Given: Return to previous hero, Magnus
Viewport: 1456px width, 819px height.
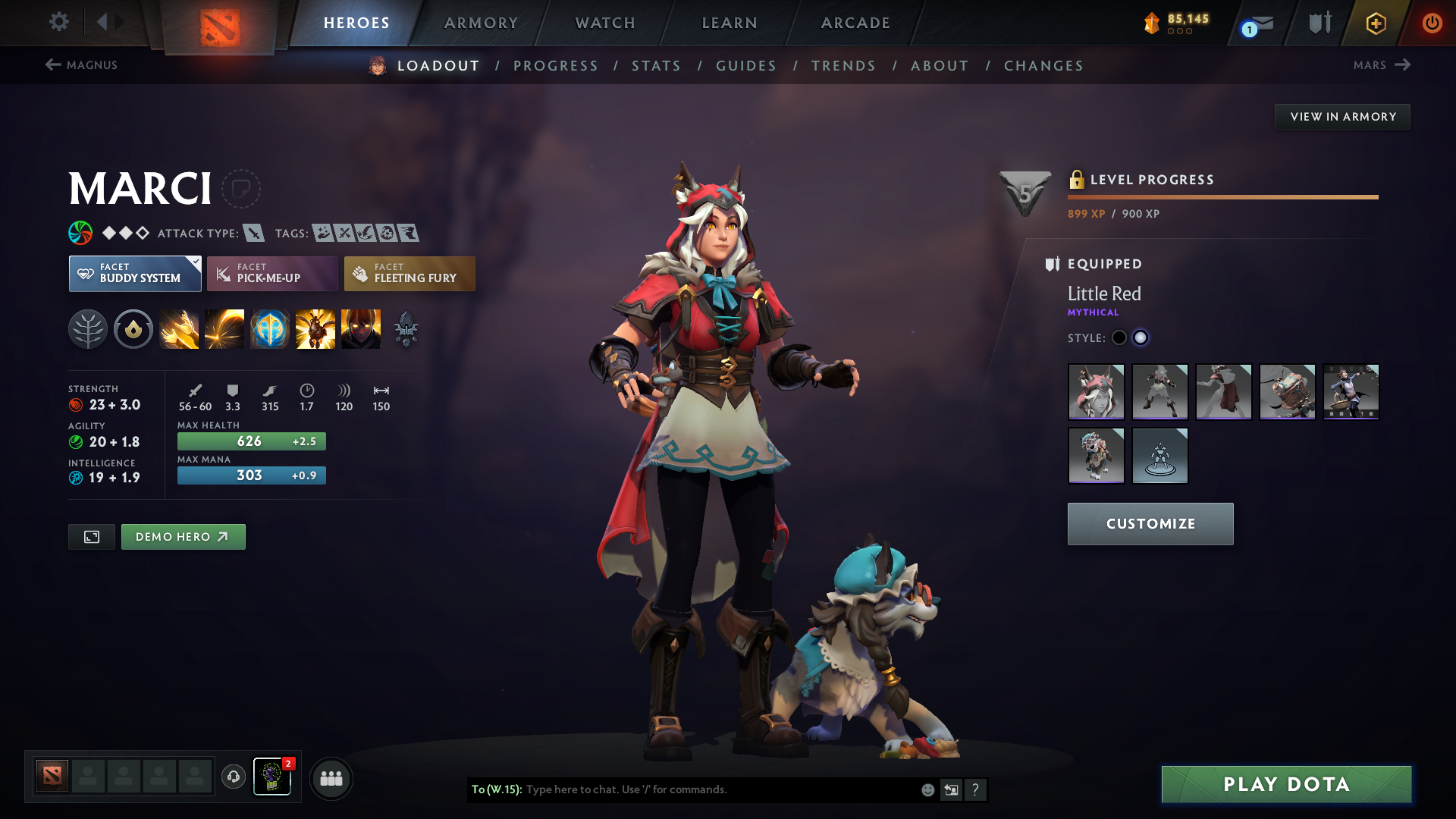Looking at the screenshot, I should click(x=82, y=65).
